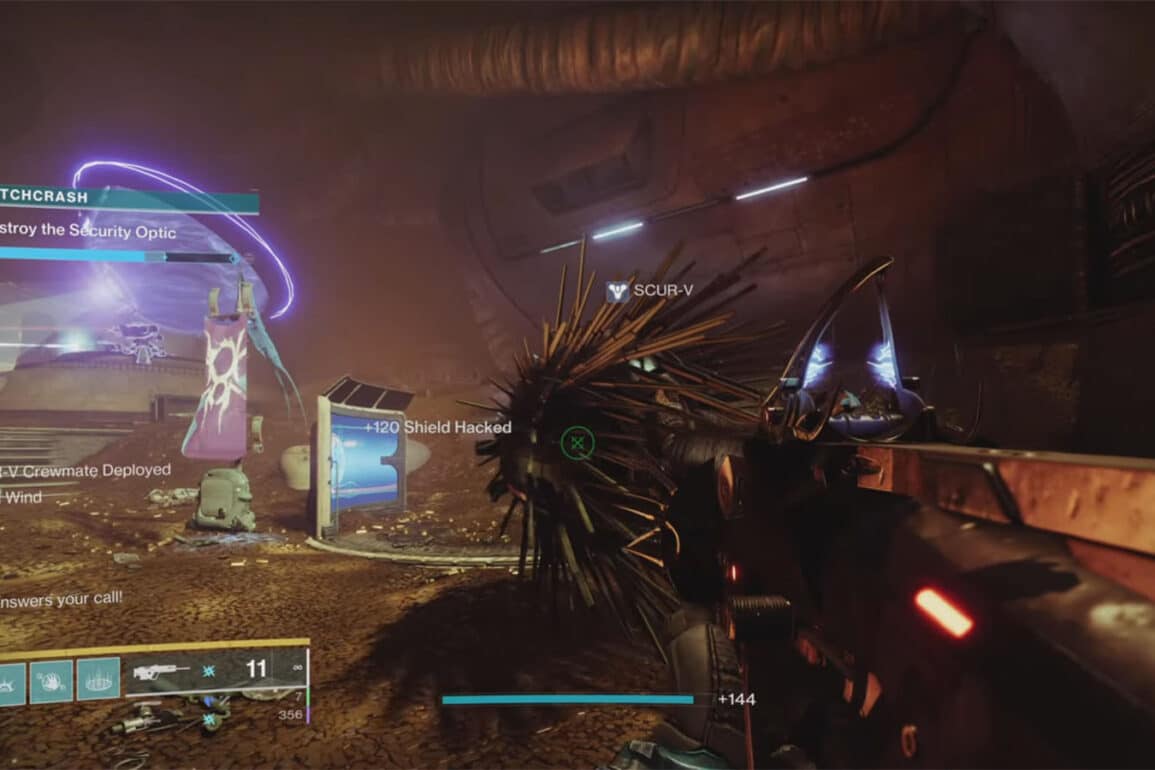Activate the dome-shaped class ability icon
1155x770 pixels.
tap(98, 678)
